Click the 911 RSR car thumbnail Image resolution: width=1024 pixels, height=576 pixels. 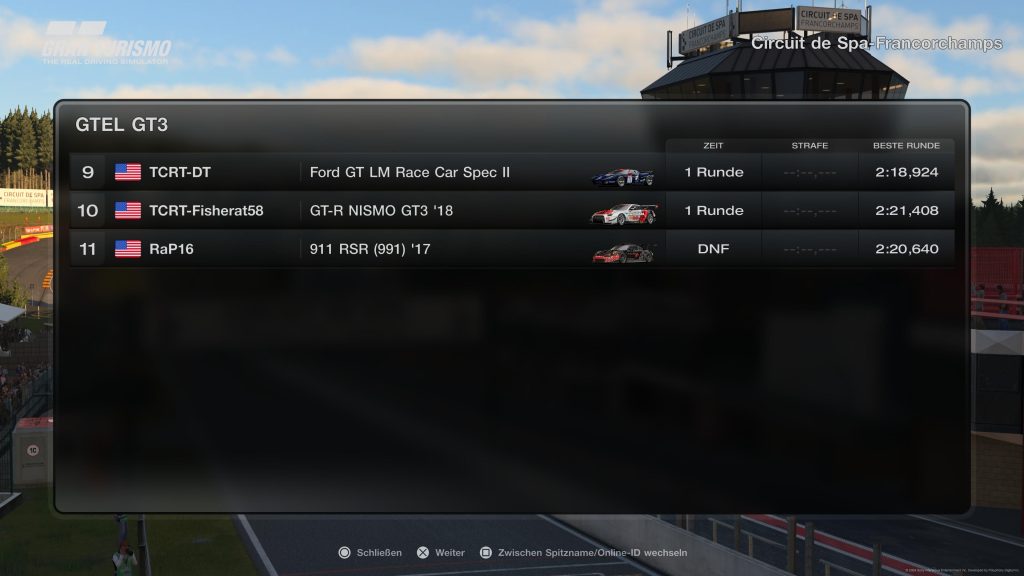coord(623,252)
